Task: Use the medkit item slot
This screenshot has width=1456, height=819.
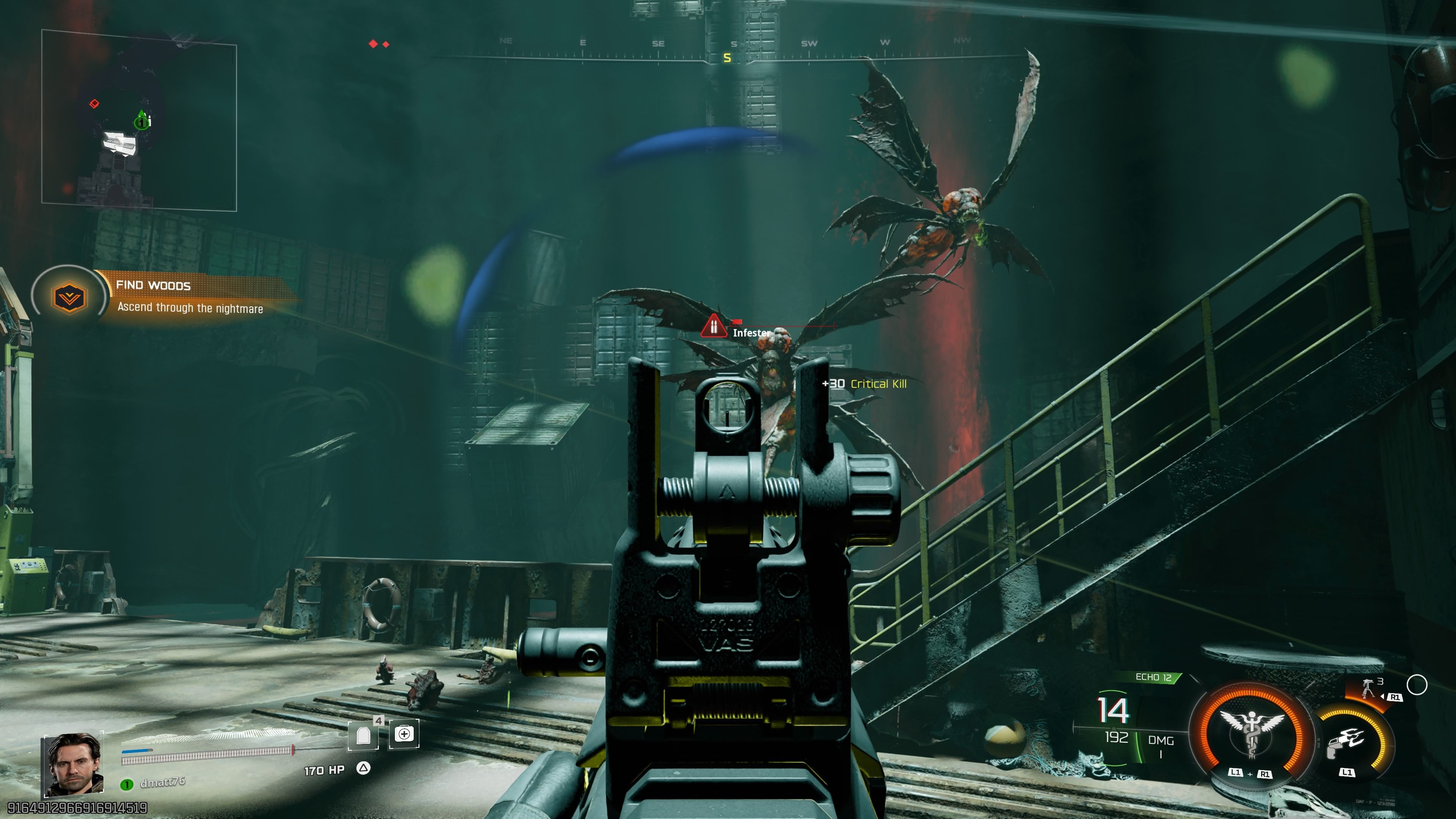Action: coord(404,734)
